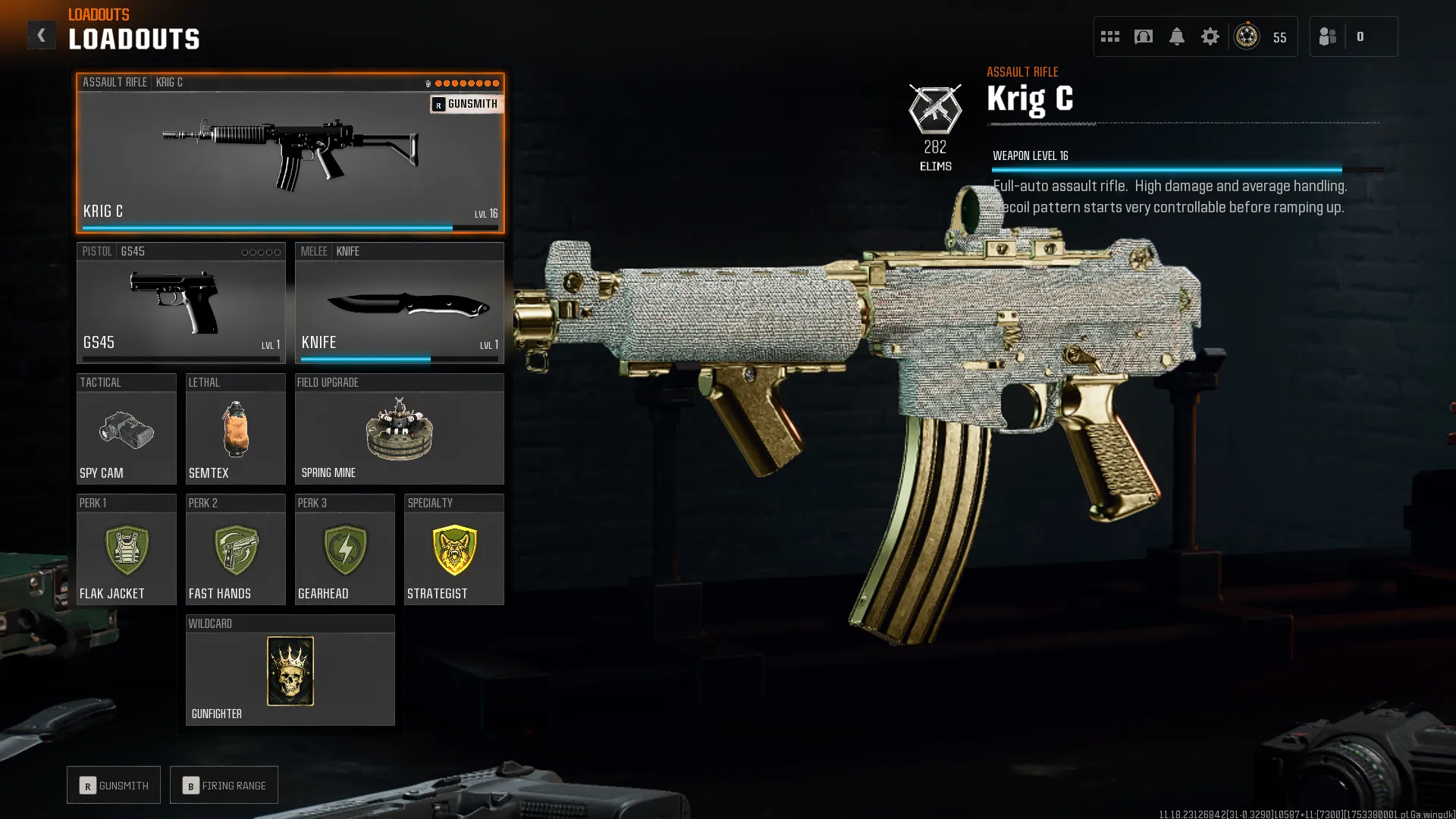
Task: Open the settings gear menu
Action: [1210, 36]
